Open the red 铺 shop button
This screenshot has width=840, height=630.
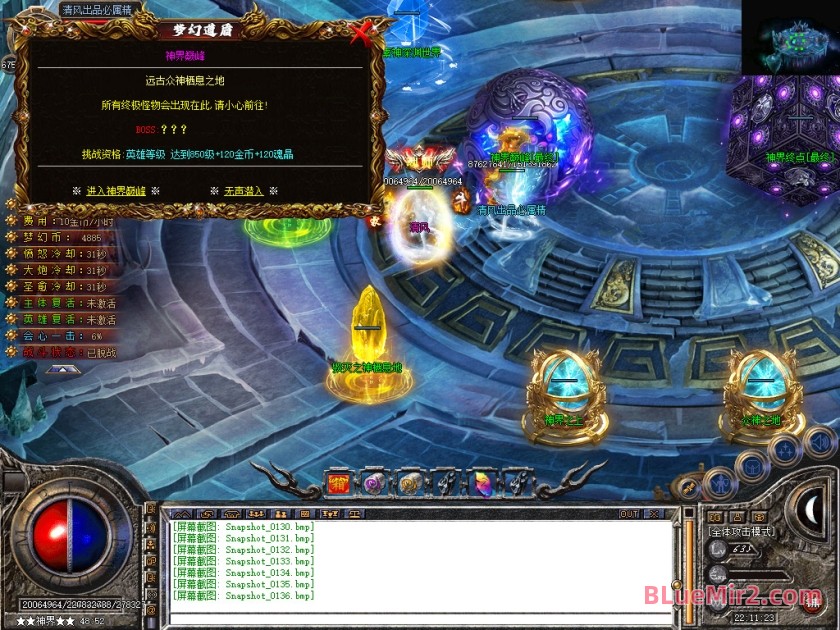click(812, 601)
